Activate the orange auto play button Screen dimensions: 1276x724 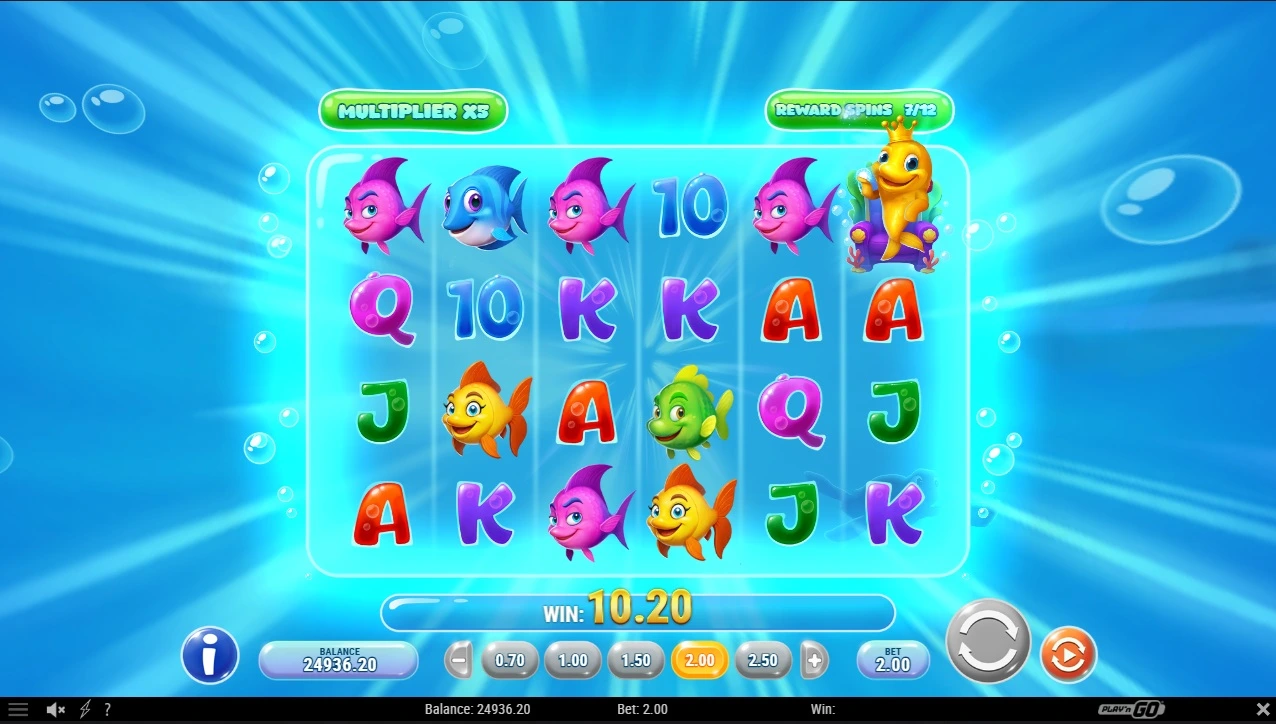pos(1069,656)
